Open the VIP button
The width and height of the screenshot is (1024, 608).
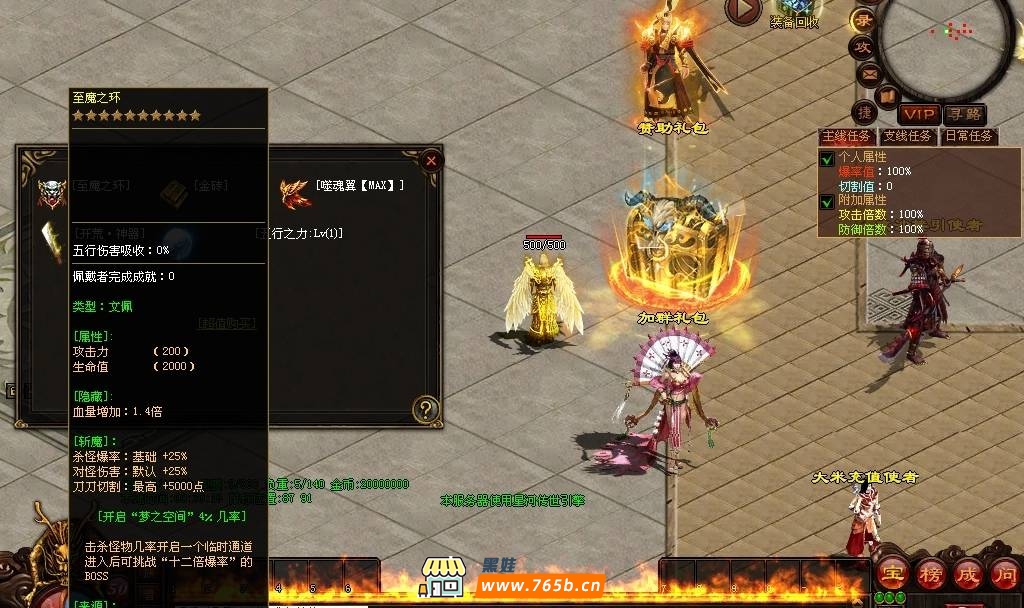(918, 114)
